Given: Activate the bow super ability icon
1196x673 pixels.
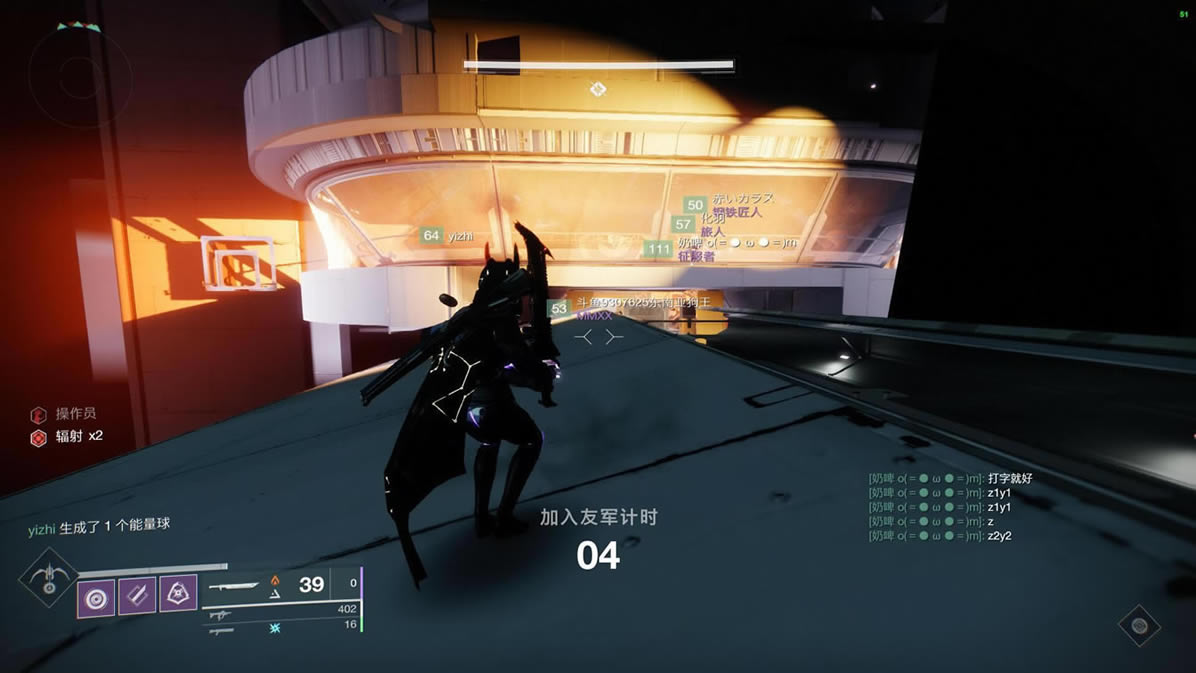Looking at the screenshot, I should coord(47,577).
